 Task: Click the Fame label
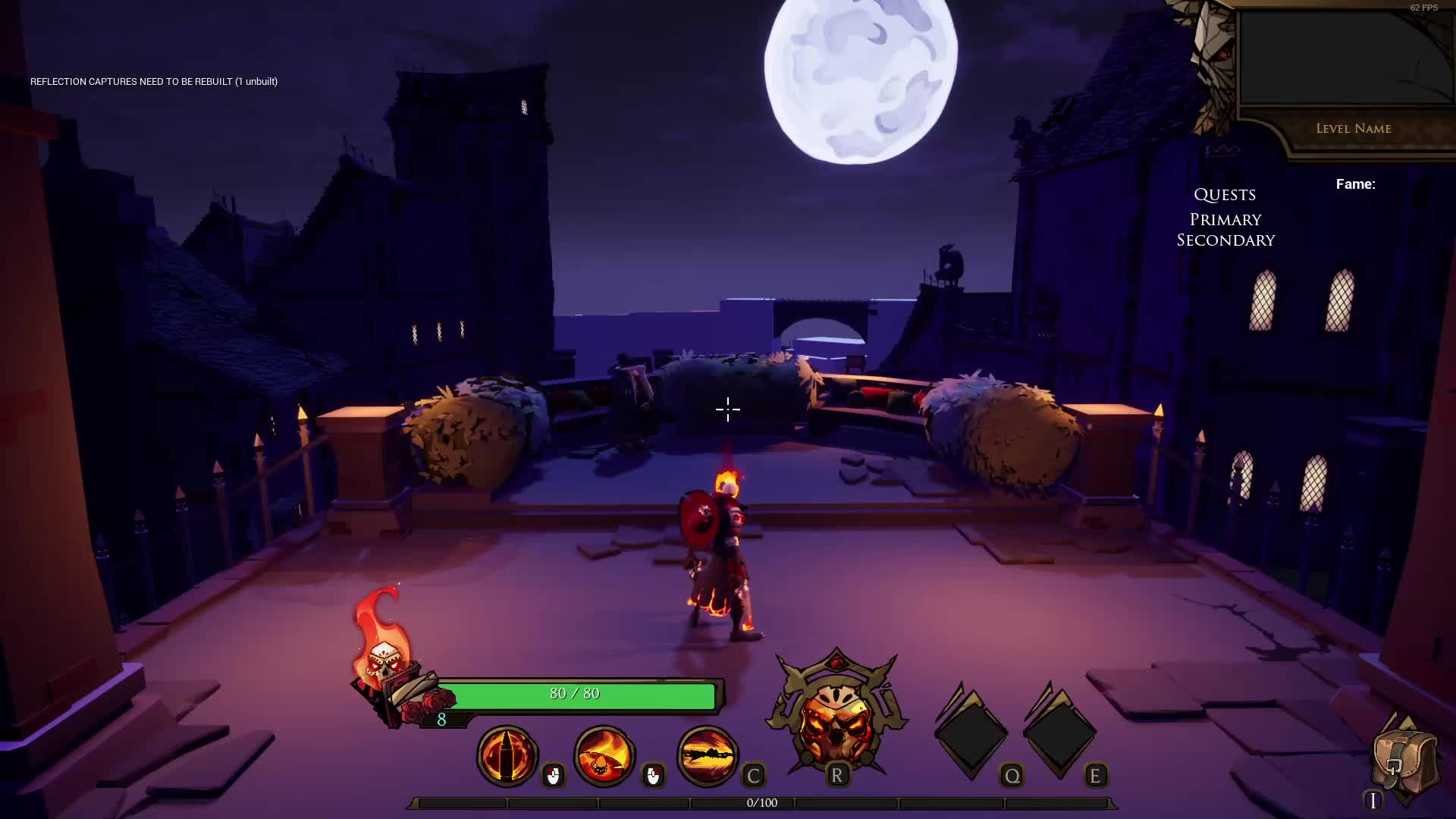[x=1356, y=184]
